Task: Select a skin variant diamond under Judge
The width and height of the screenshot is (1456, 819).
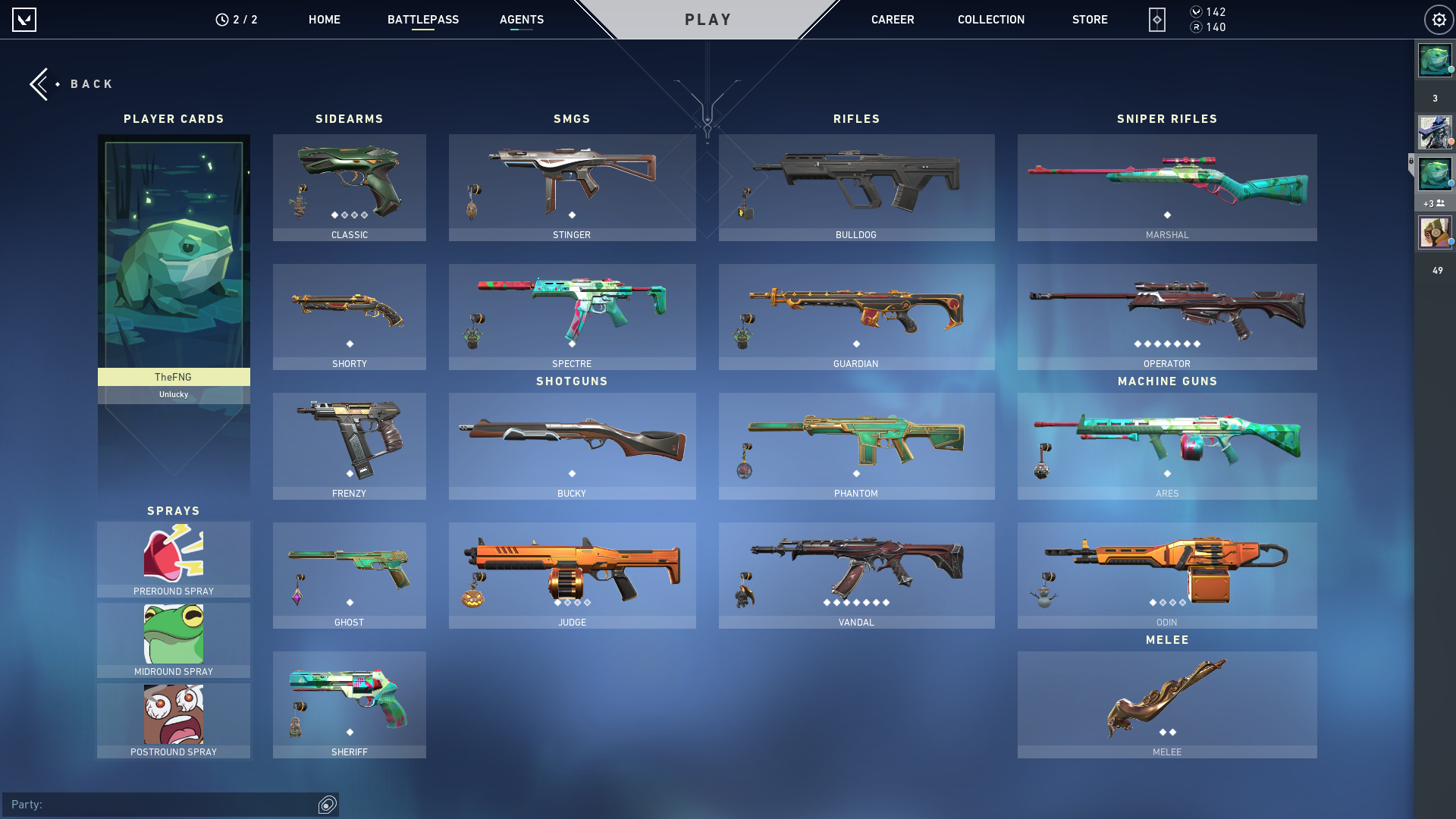Action: point(558,603)
